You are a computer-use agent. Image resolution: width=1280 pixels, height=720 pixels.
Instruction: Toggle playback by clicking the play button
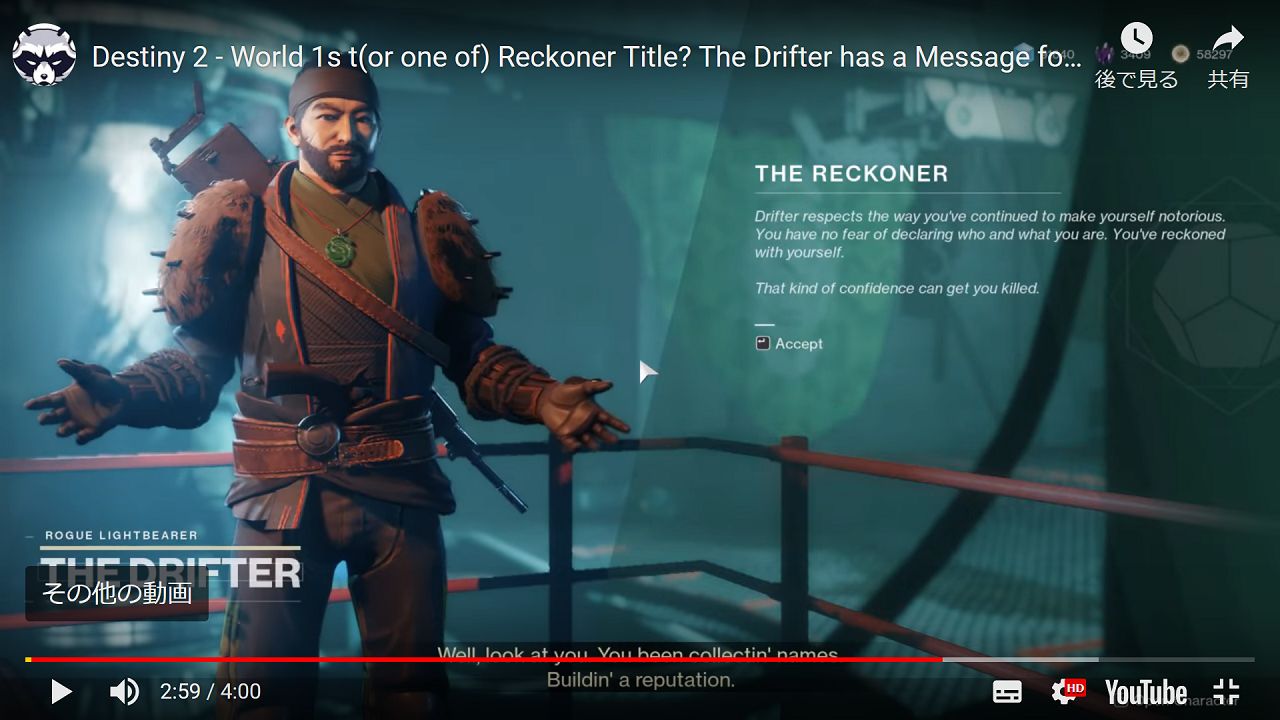pyautogui.click(x=61, y=691)
